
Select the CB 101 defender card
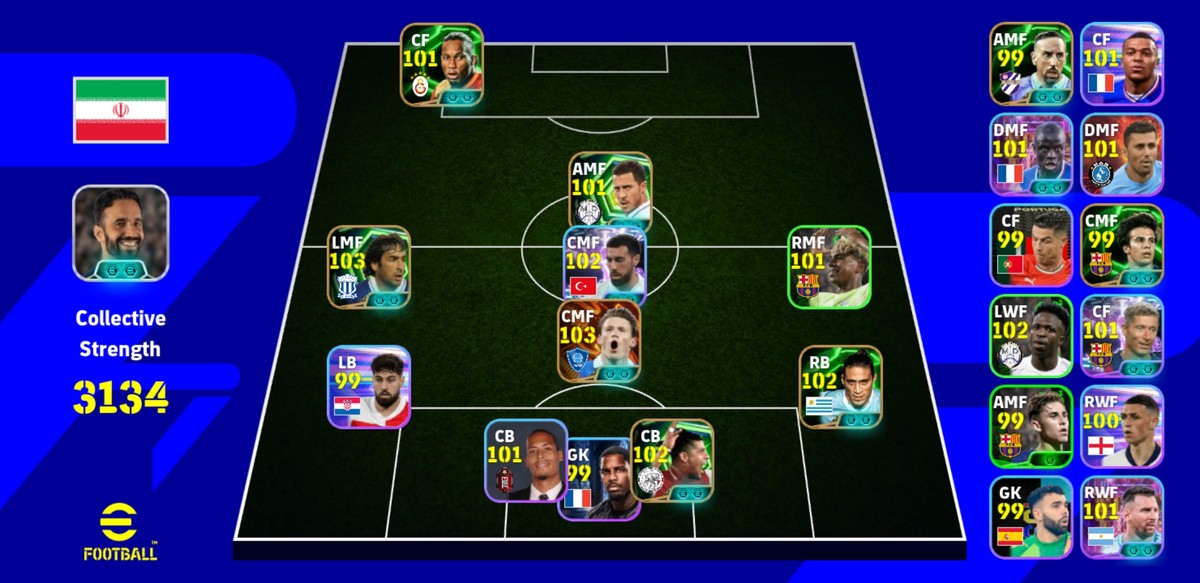pyautogui.click(x=526, y=460)
